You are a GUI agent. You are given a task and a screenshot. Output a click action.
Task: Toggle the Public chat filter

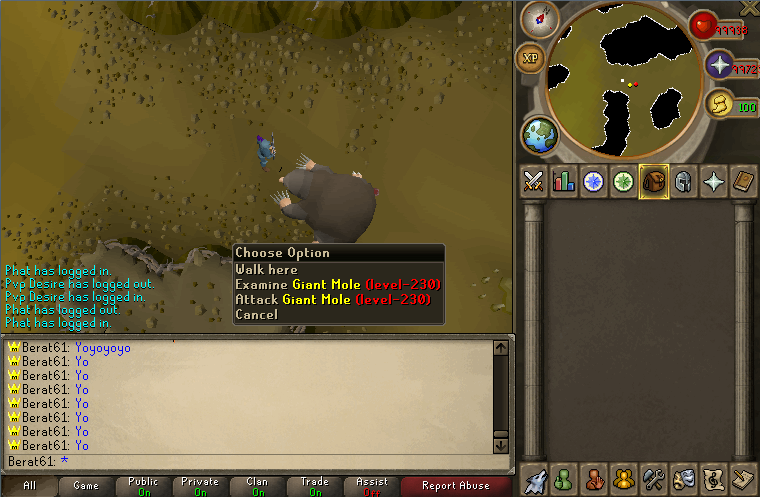pos(143,486)
